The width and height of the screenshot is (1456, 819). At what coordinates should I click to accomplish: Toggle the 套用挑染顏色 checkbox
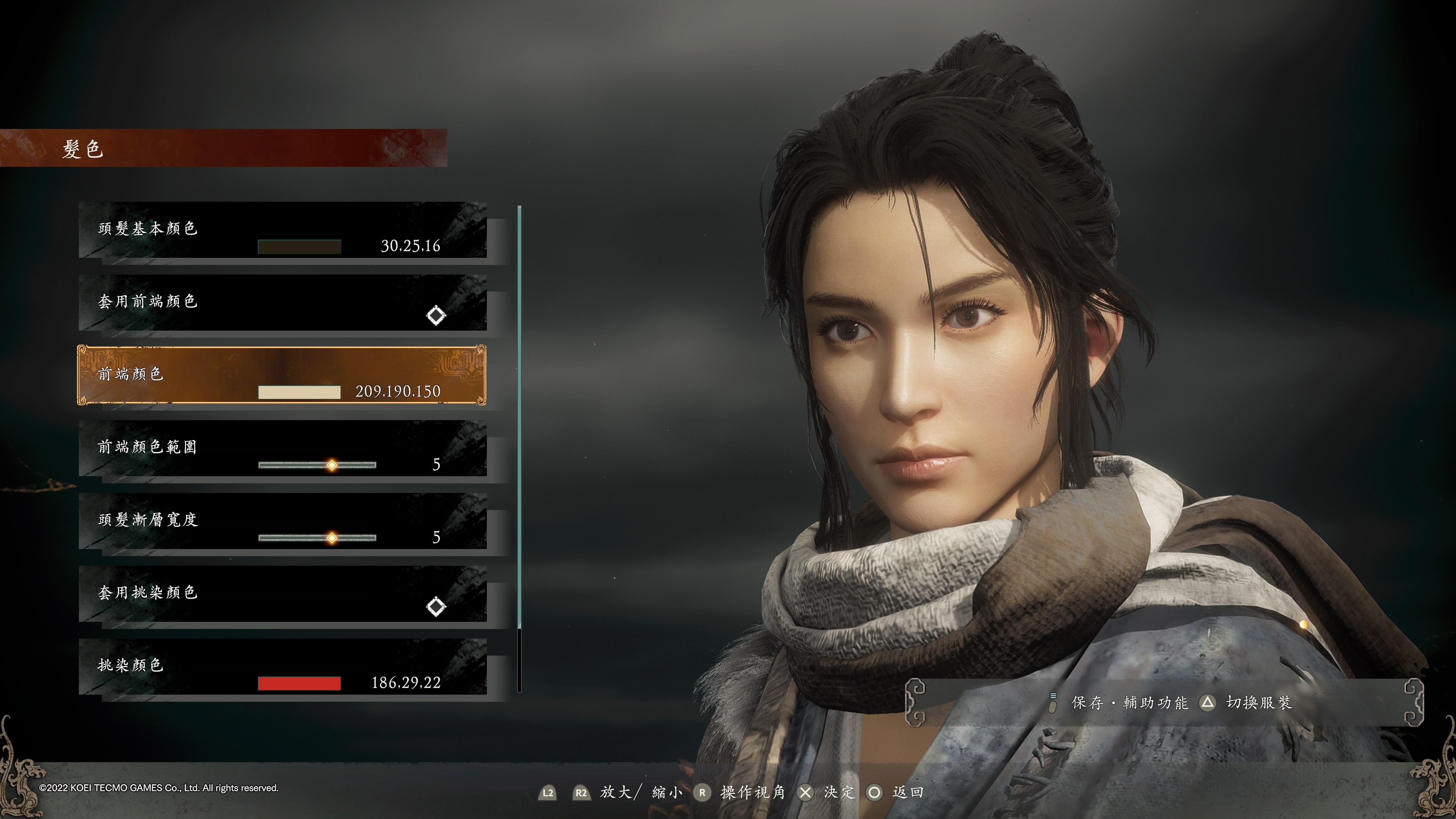[x=436, y=607]
